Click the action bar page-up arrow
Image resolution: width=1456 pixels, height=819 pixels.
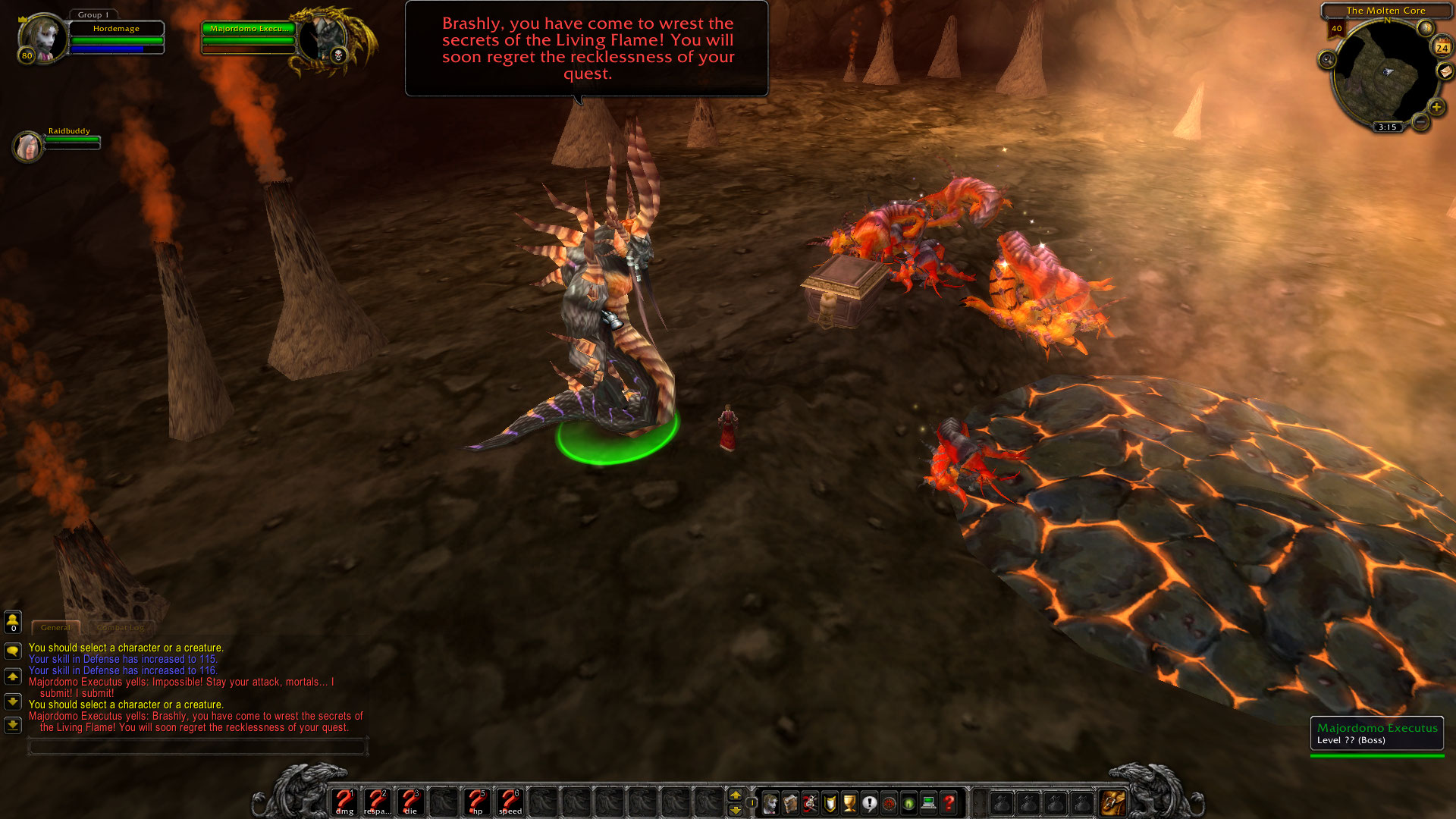click(x=734, y=795)
